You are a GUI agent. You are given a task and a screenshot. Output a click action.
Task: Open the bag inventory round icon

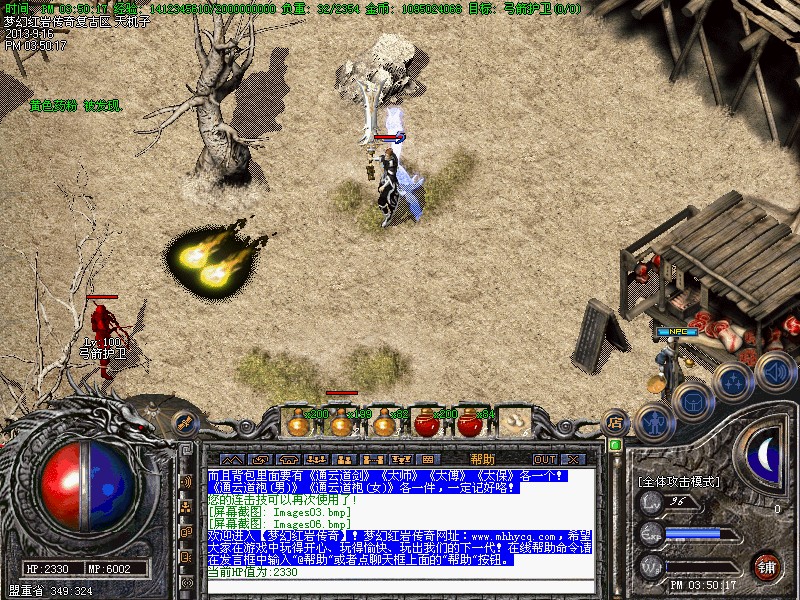point(692,402)
